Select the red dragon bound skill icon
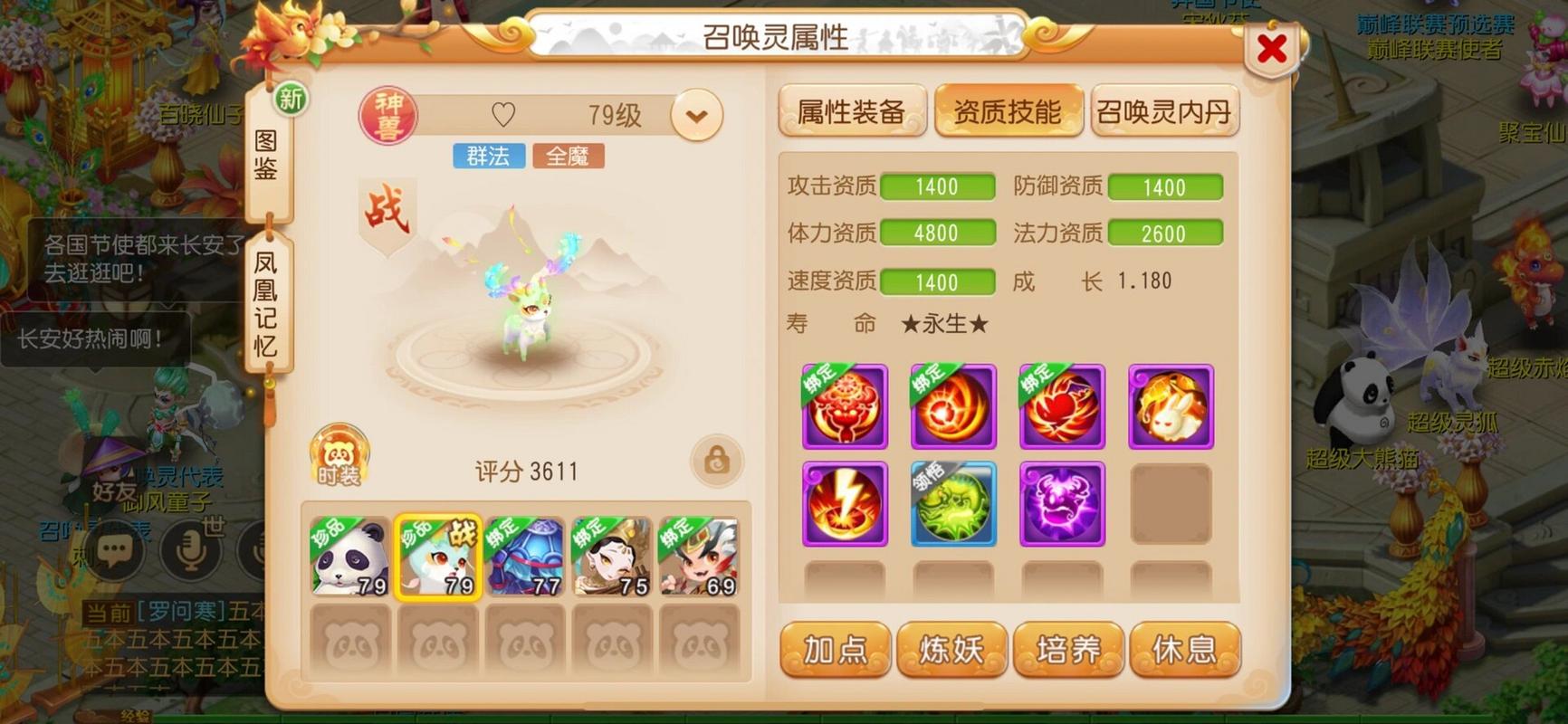Image resolution: width=1568 pixels, height=724 pixels. [843, 405]
